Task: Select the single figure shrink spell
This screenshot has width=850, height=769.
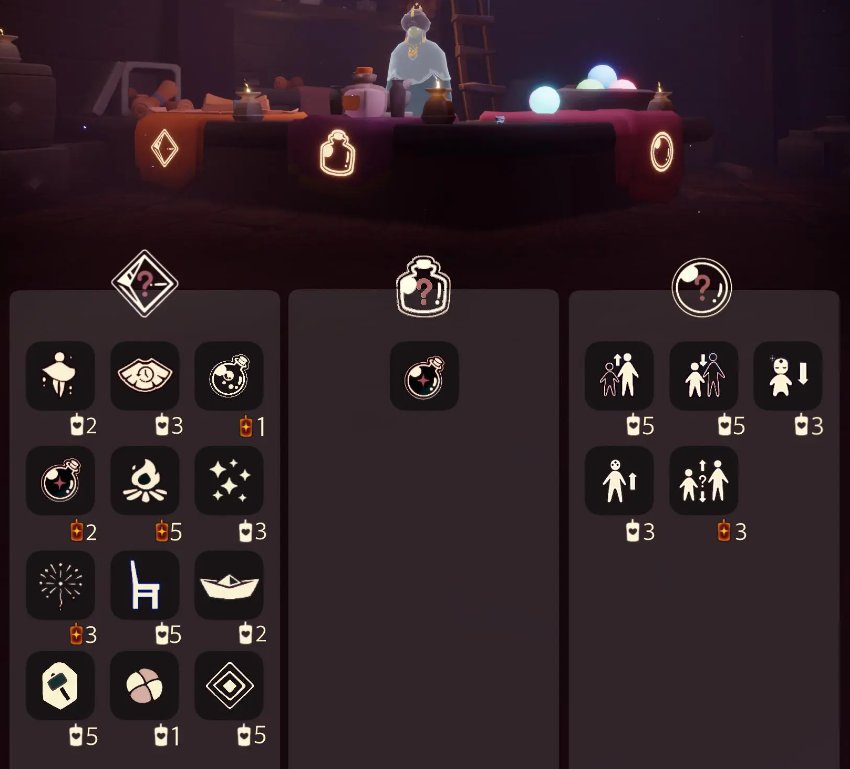Action: pyautogui.click(x=787, y=376)
